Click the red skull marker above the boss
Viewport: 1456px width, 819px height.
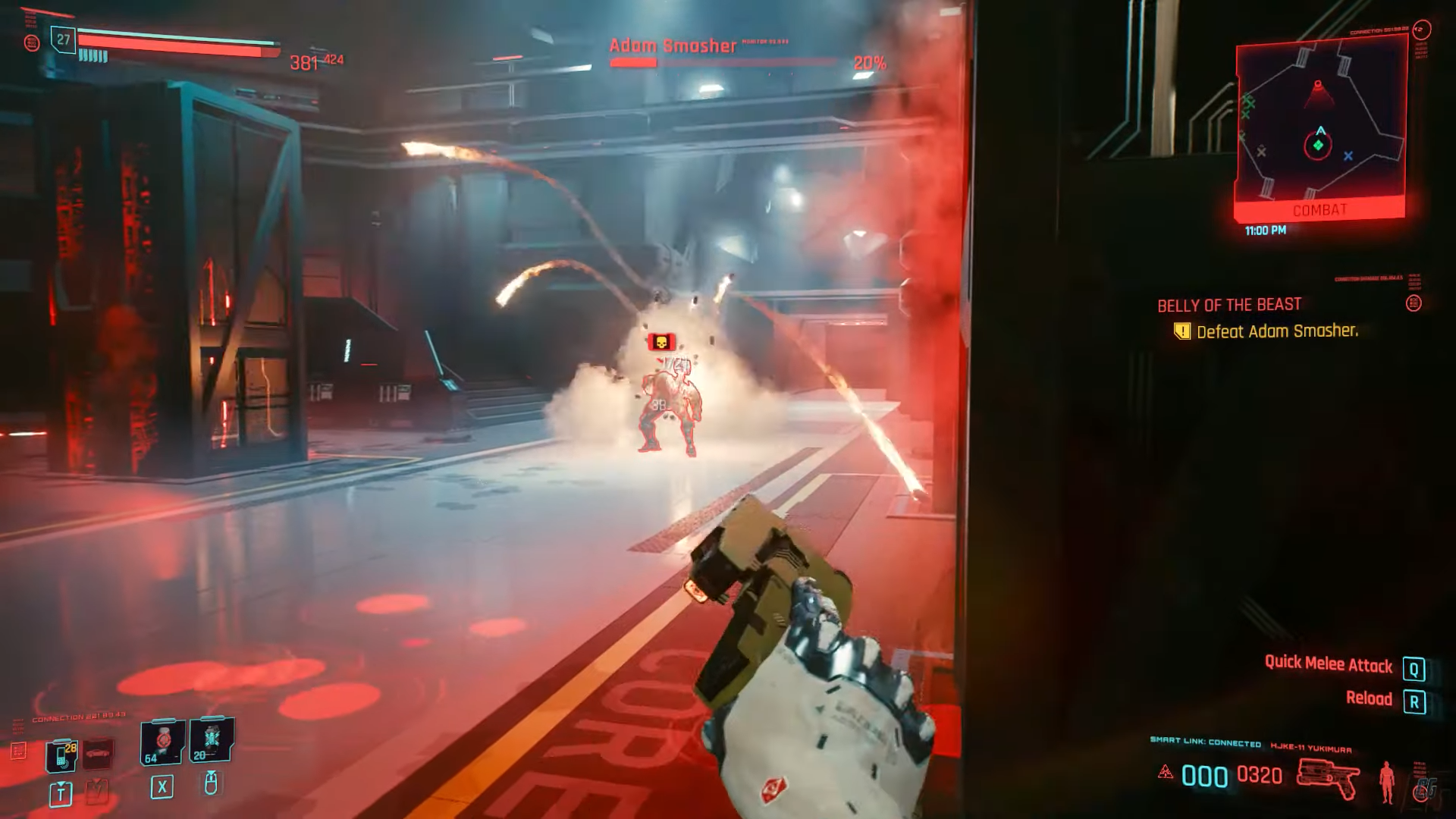coord(661,342)
